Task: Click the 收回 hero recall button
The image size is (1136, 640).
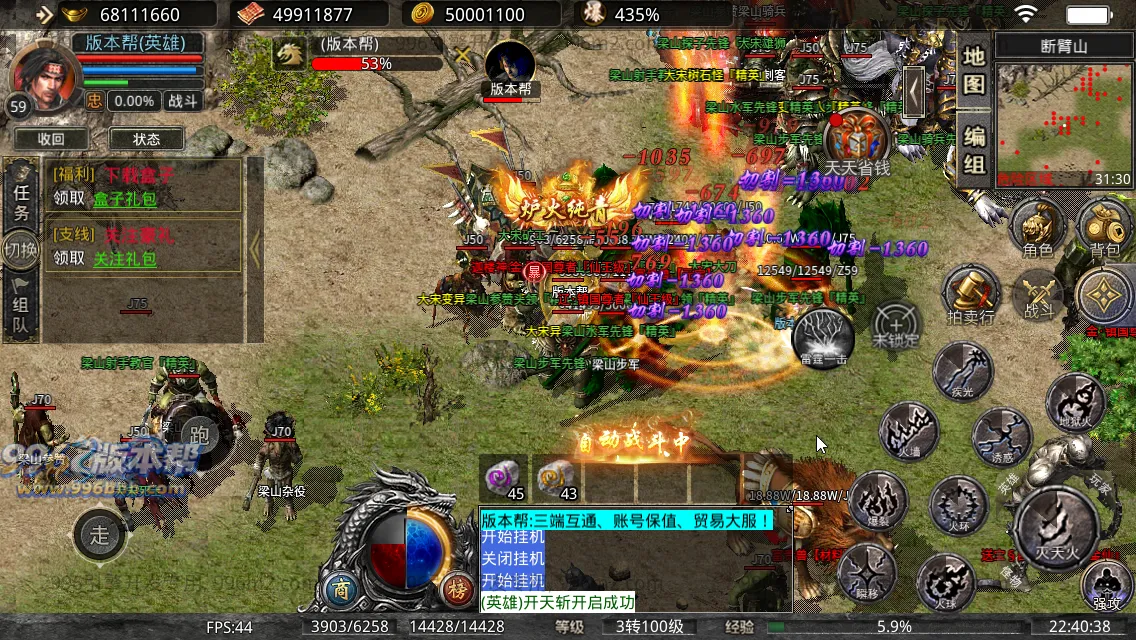Action: point(50,139)
